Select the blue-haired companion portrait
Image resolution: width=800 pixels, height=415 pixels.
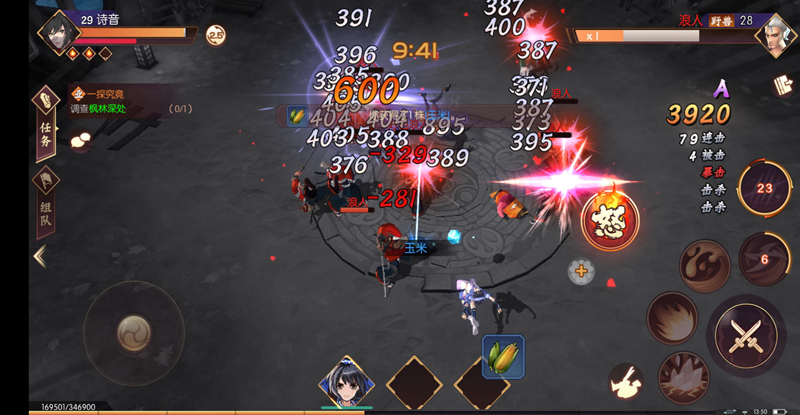click(346, 382)
